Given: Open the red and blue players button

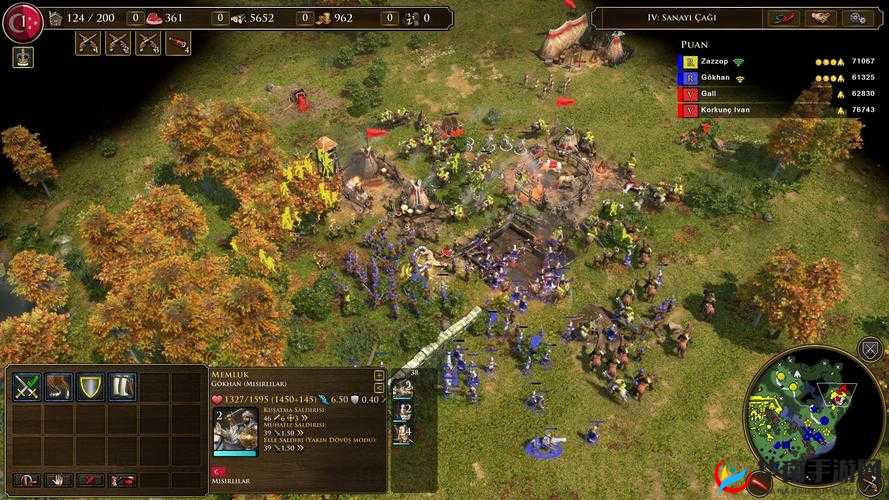Looking at the screenshot, I should 783,18.
